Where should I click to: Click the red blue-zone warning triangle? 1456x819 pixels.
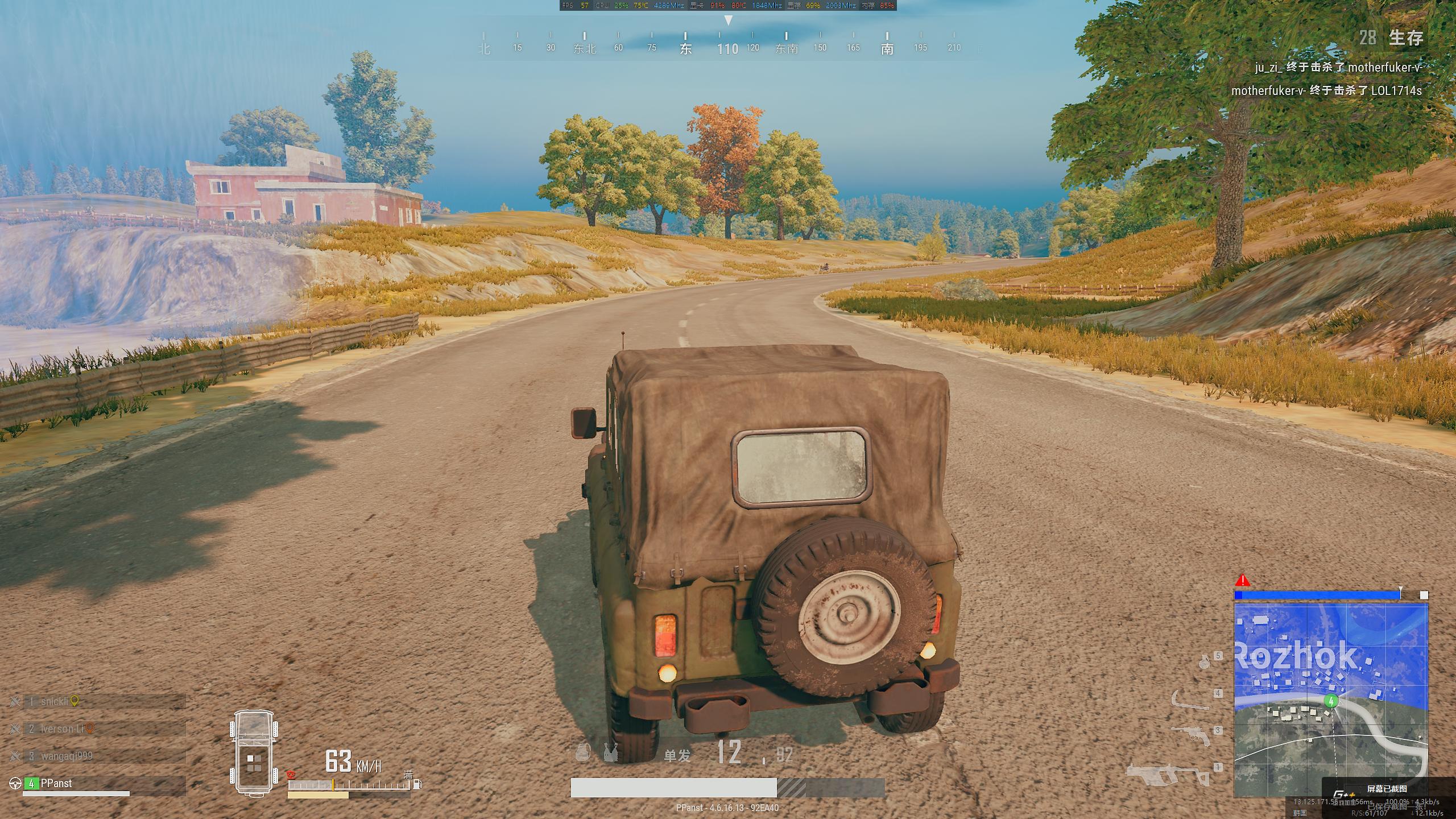pyautogui.click(x=1243, y=581)
